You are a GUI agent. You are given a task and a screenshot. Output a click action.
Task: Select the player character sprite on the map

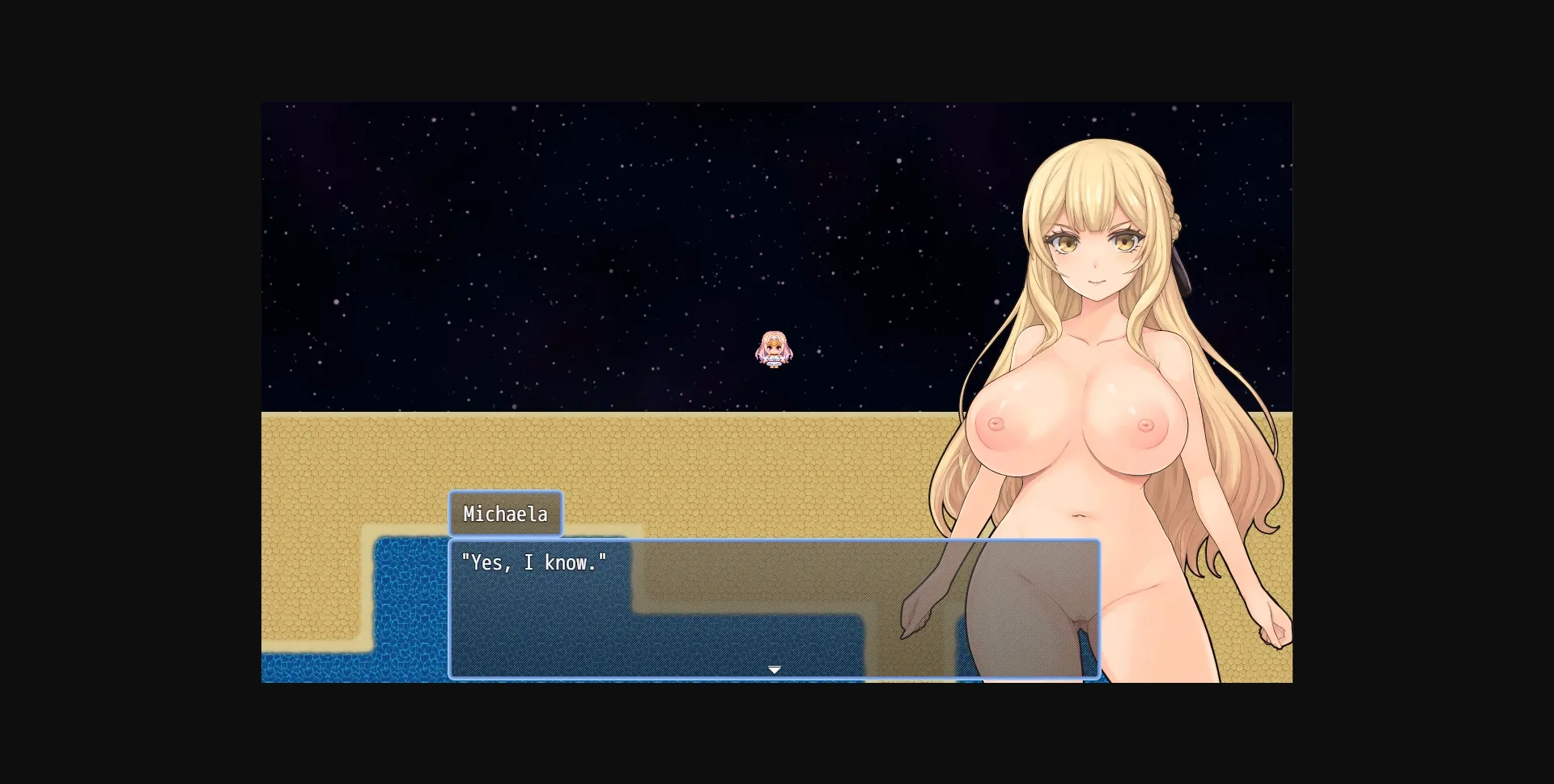(773, 350)
